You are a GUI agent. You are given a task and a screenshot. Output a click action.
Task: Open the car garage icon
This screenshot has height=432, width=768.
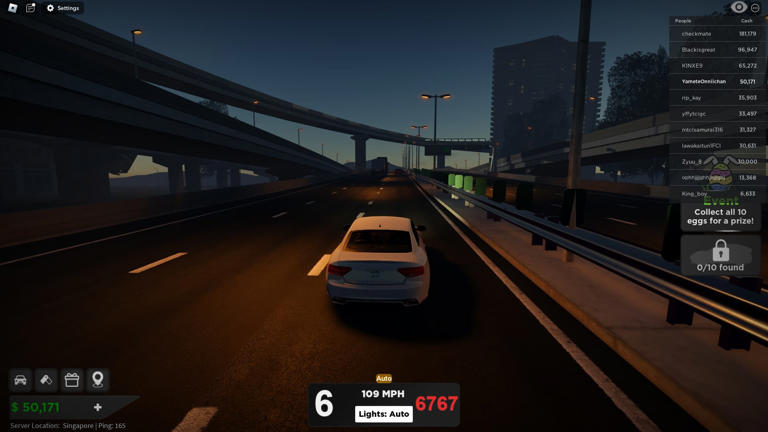coord(20,380)
